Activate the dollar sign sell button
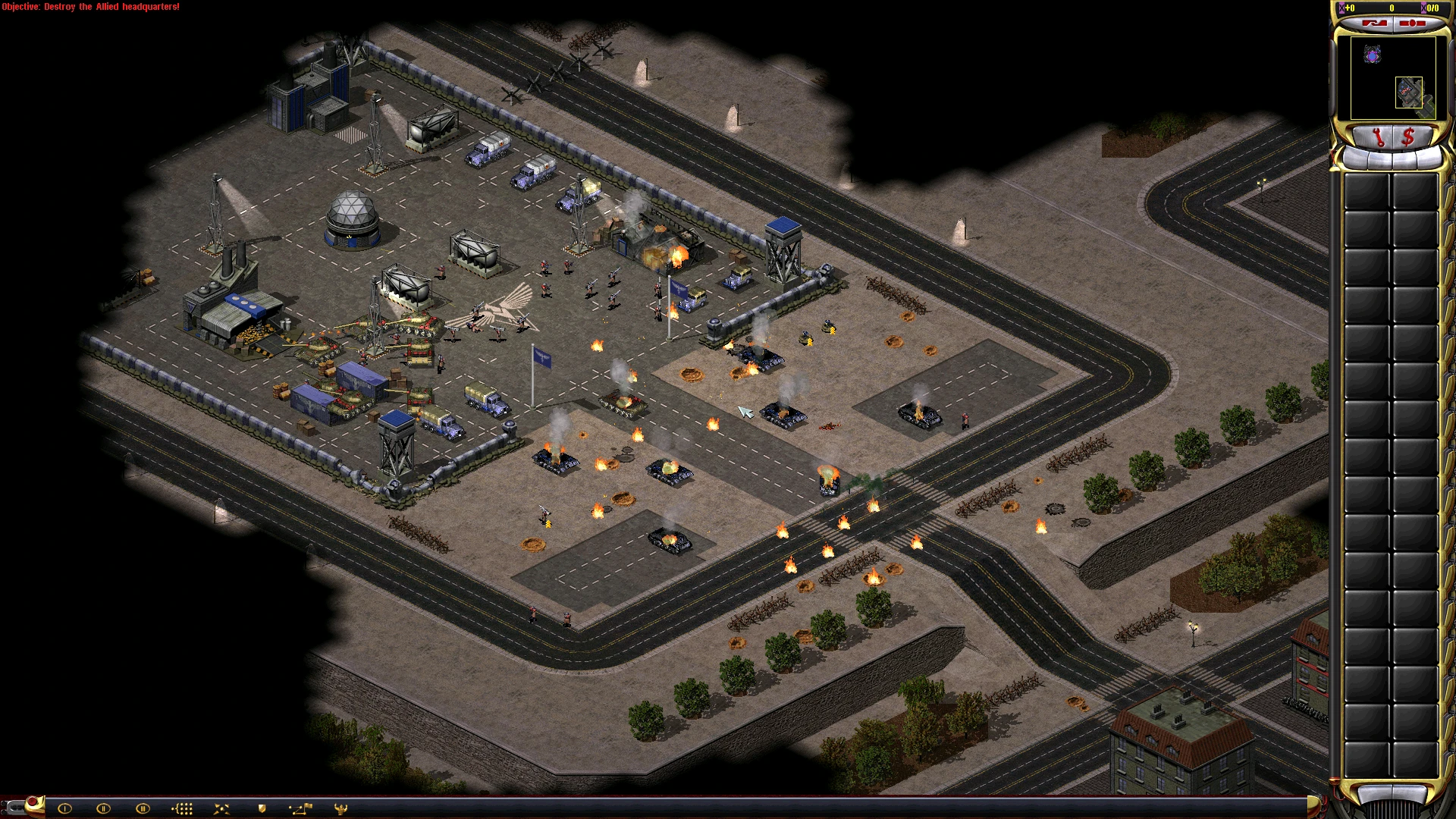The image size is (1456, 819). pos(1408,137)
